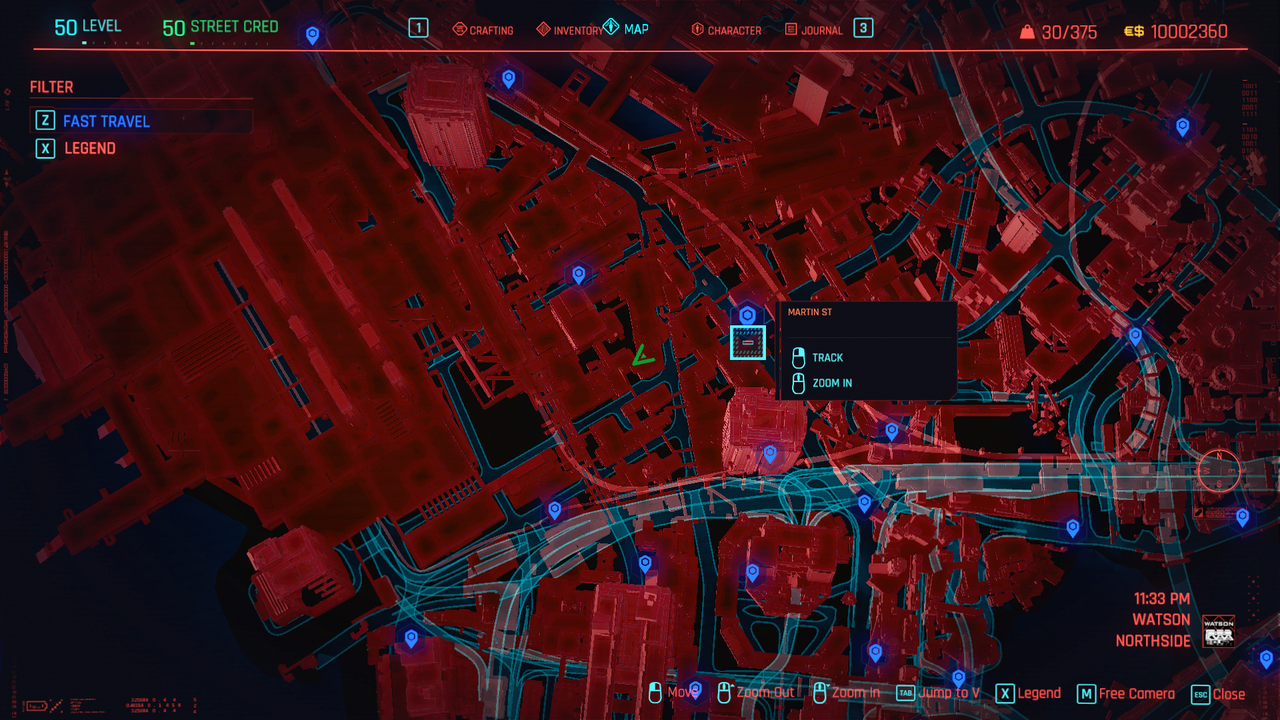This screenshot has width=1280, height=720.
Task: Open Legend from the bottom bar
Action: [1029, 693]
